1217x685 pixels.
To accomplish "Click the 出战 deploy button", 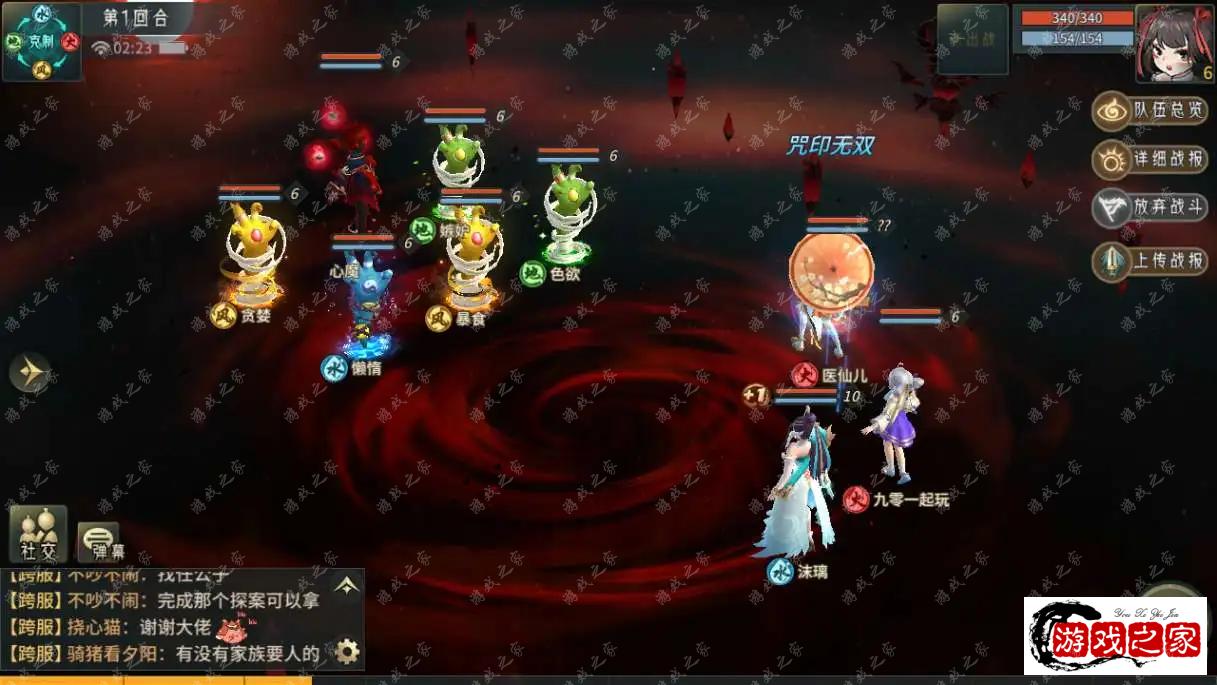I will (x=972, y=40).
